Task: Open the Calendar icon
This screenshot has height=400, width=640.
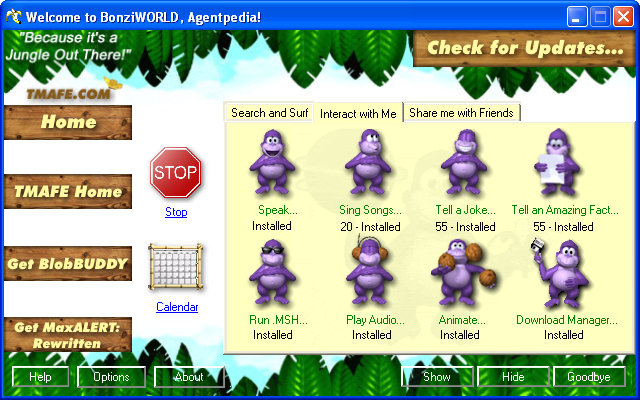Action: pos(176,270)
